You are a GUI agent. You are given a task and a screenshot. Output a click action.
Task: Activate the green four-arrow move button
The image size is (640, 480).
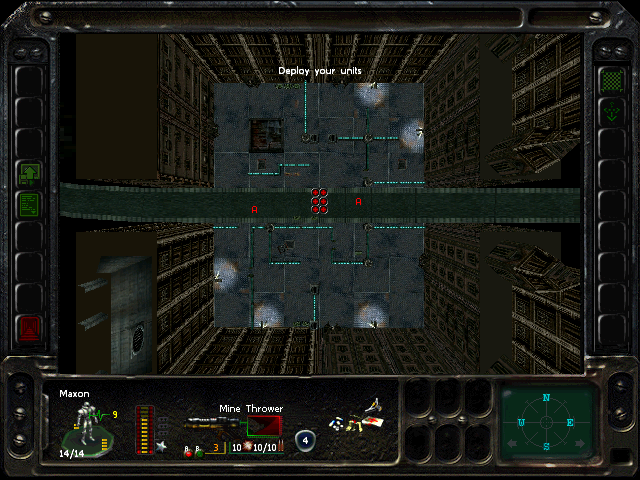tap(611, 112)
